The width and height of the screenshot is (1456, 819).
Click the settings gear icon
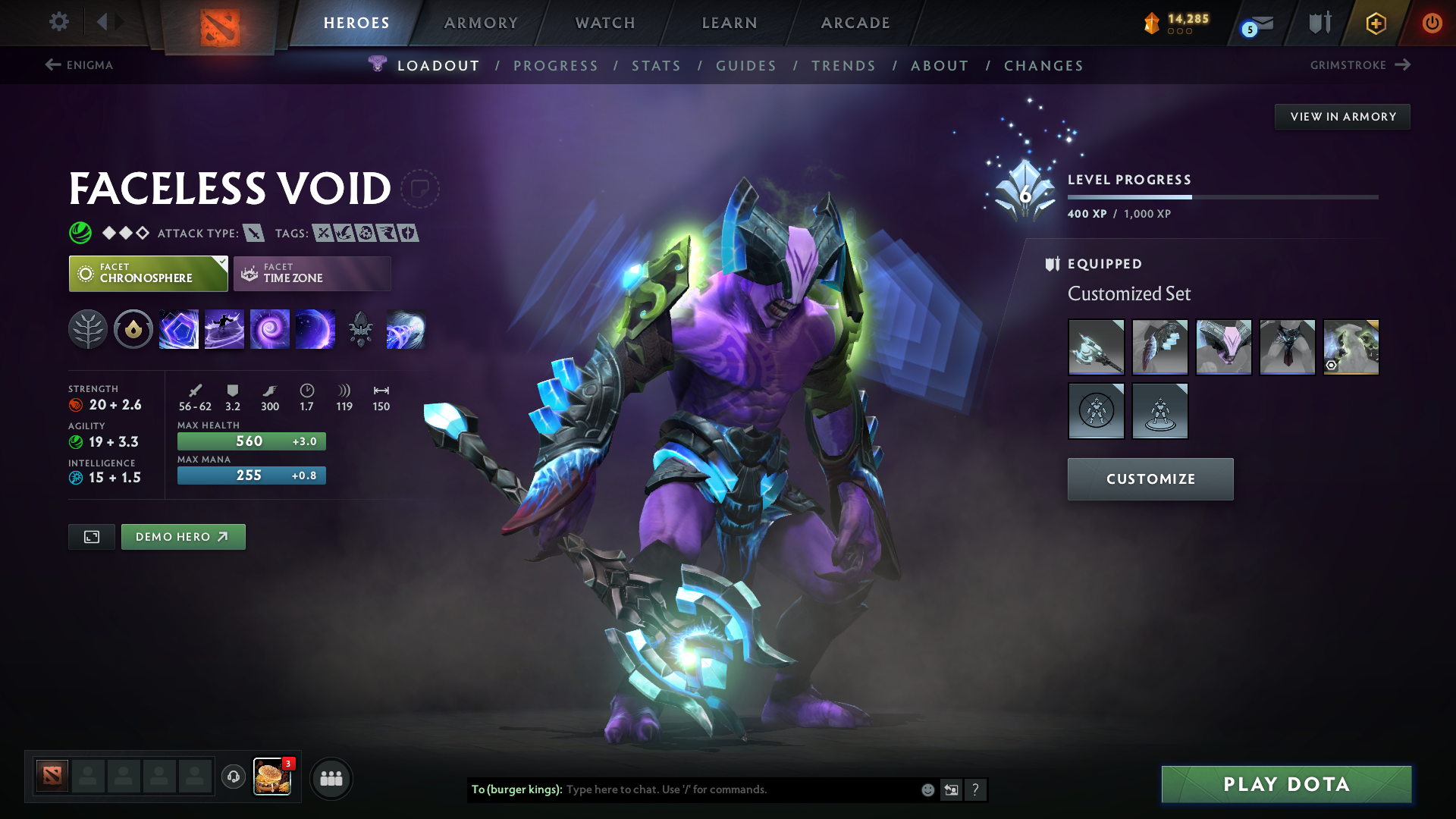(x=59, y=23)
